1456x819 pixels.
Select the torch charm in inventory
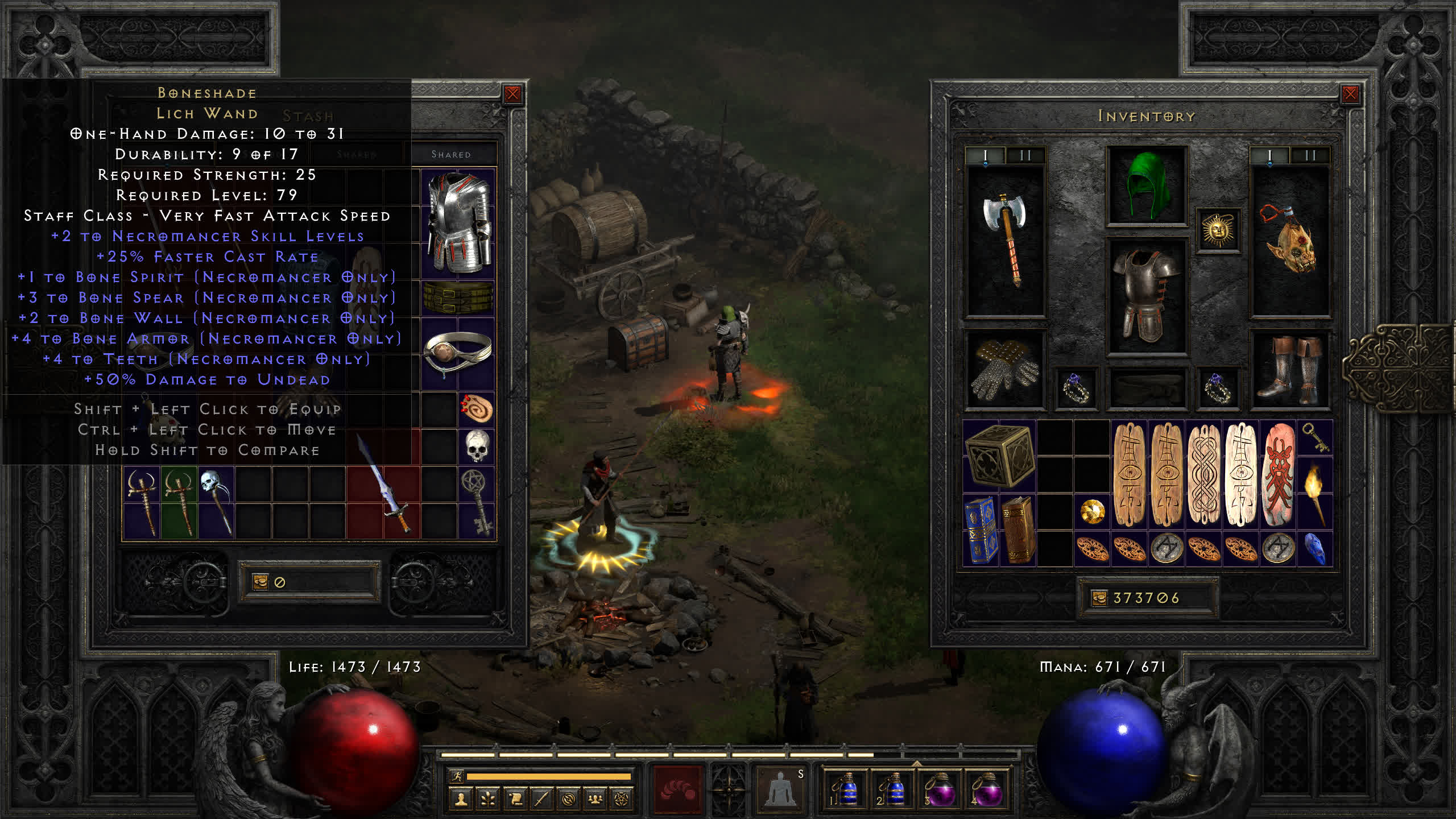click(x=1315, y=494)
